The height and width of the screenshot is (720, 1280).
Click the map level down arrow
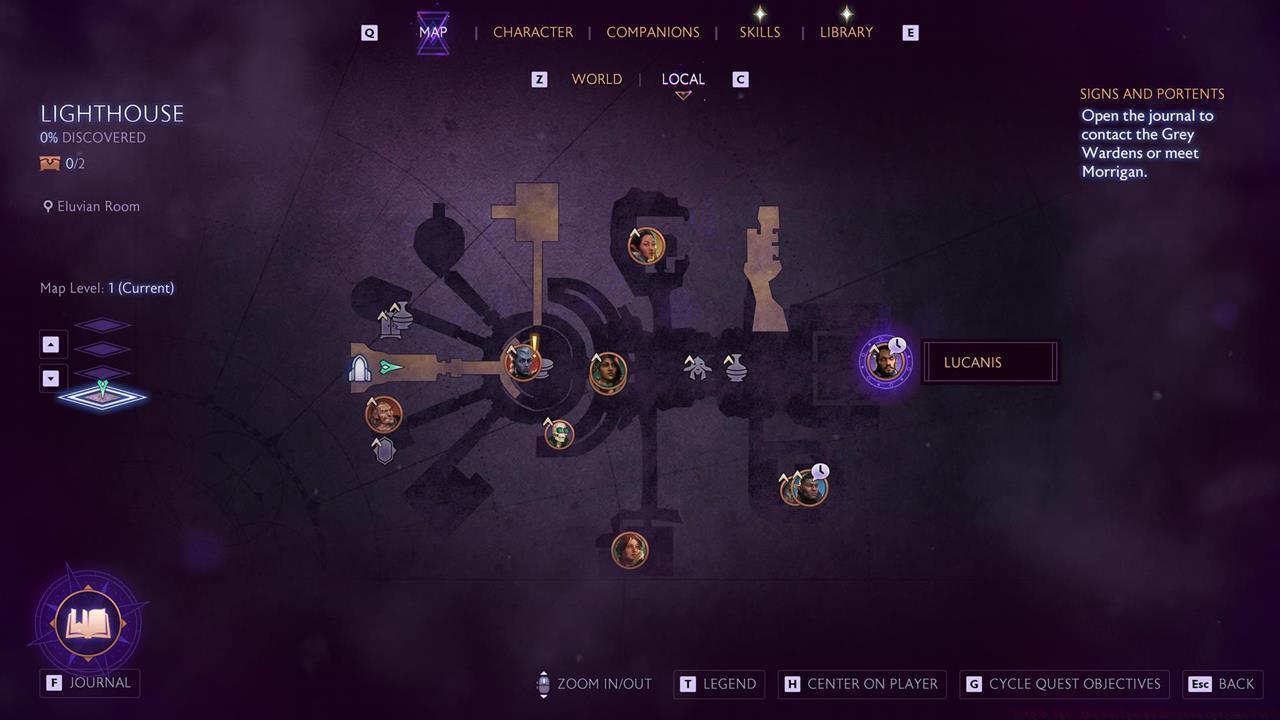pyautogui.click(x=52, y=378)
